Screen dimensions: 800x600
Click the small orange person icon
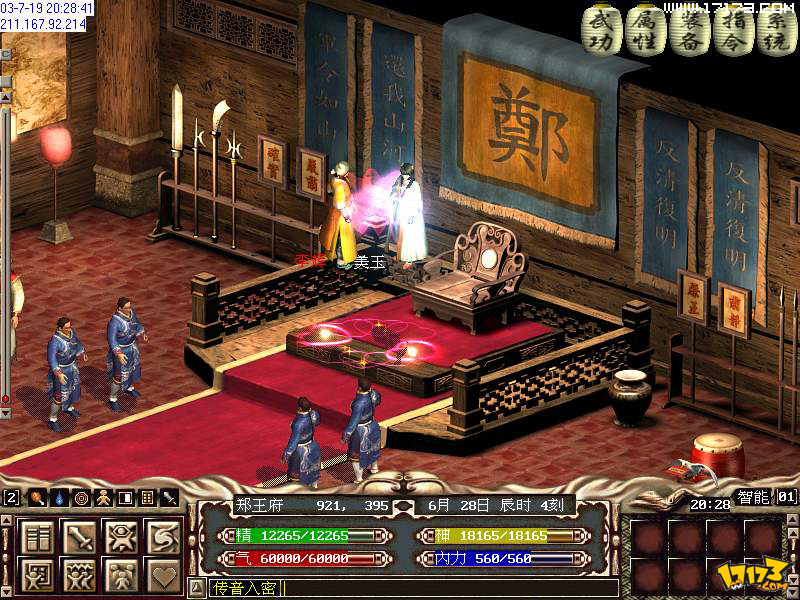tap(103, 497)
